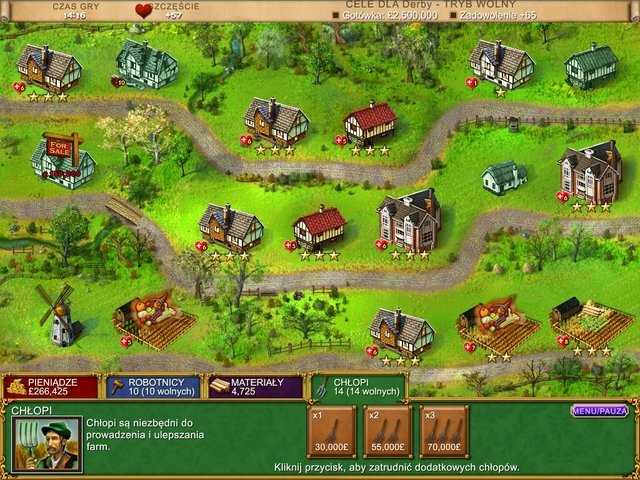Hire two farmers for 55,000£
The width and height of the screenshot is (640, 480).
click(387, 432)
